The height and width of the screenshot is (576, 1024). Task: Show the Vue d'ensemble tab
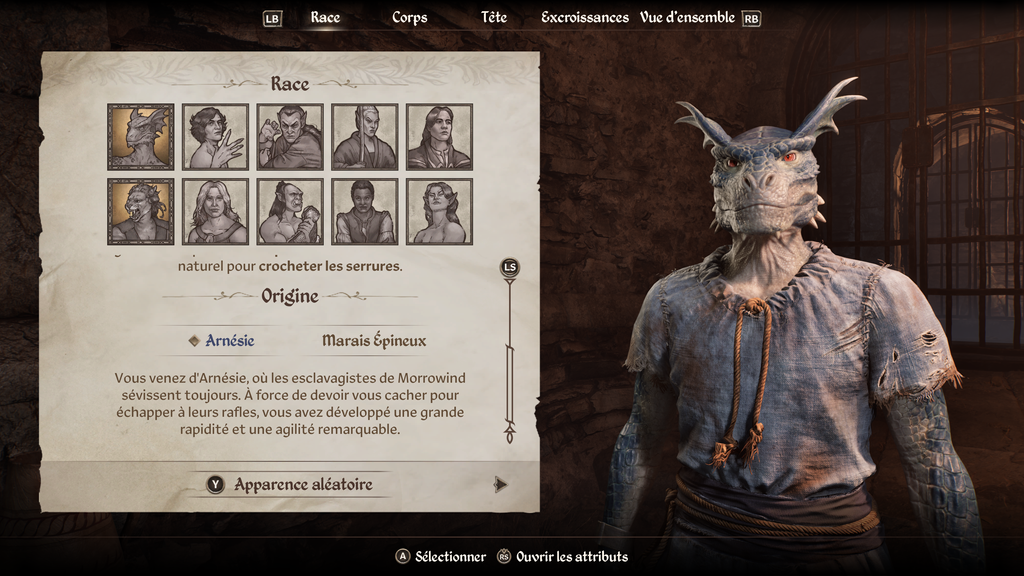(x=686, y=18)
